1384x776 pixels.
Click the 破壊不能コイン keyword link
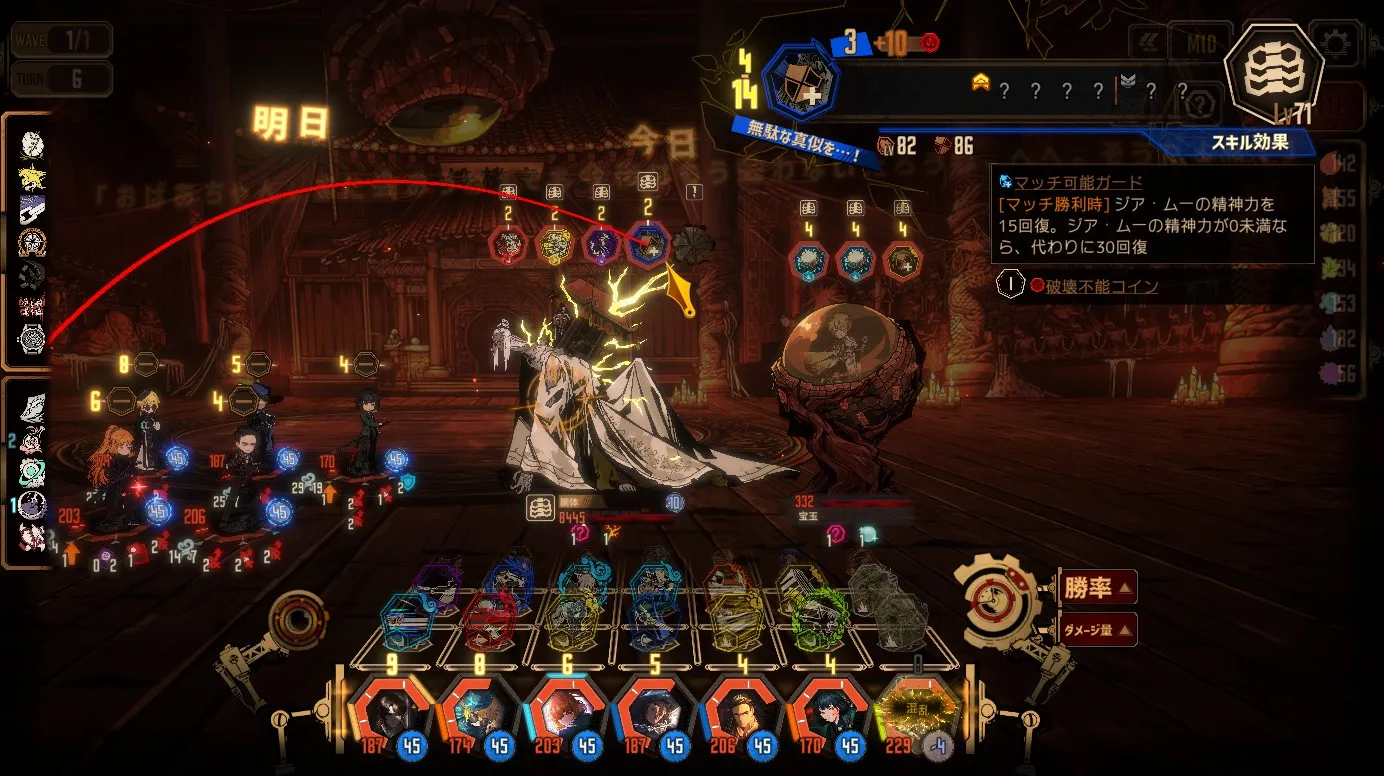(1102, 287)
